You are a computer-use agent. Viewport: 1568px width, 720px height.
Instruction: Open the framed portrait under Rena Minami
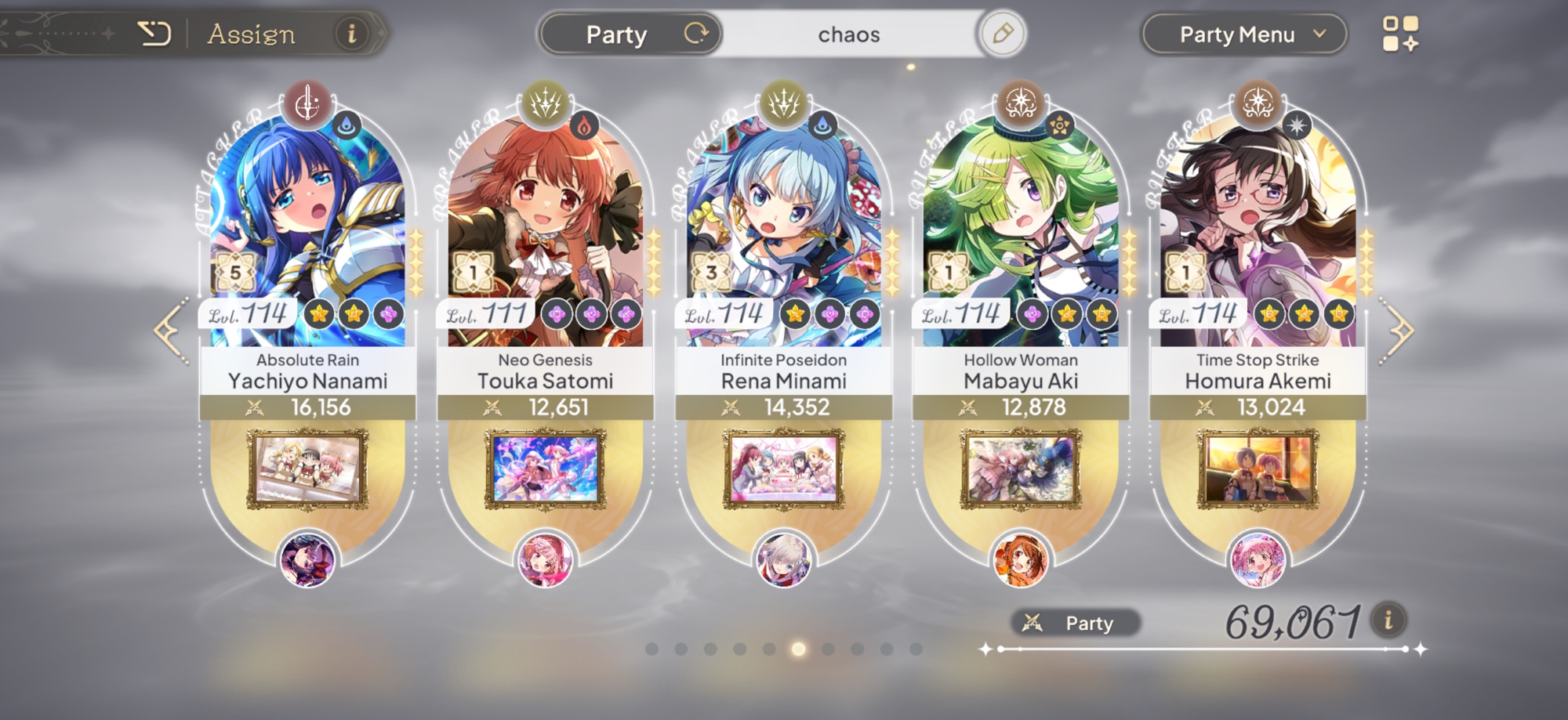[x=783, y=469]
